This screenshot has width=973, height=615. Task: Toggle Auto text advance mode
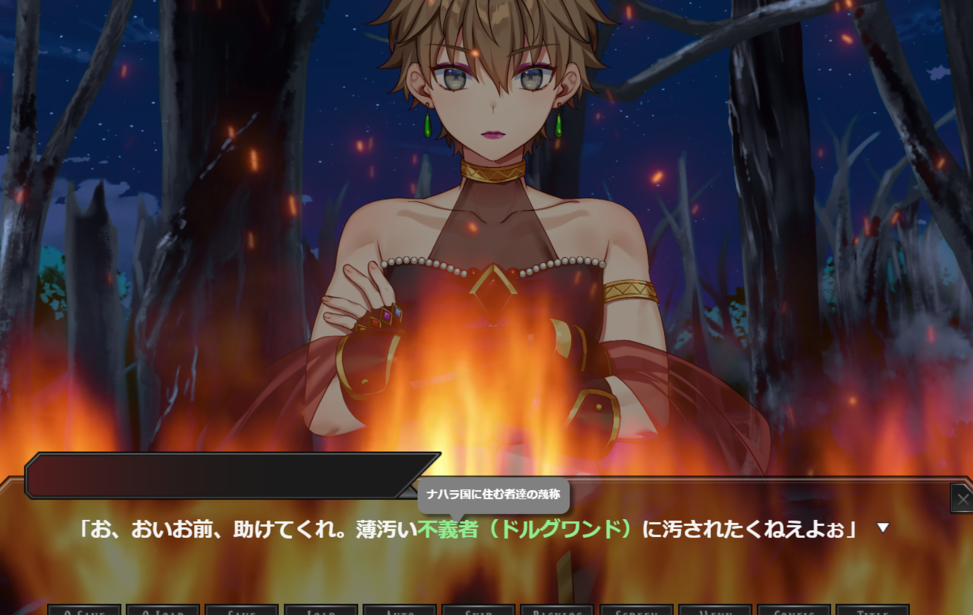click(x=399, y=609)
